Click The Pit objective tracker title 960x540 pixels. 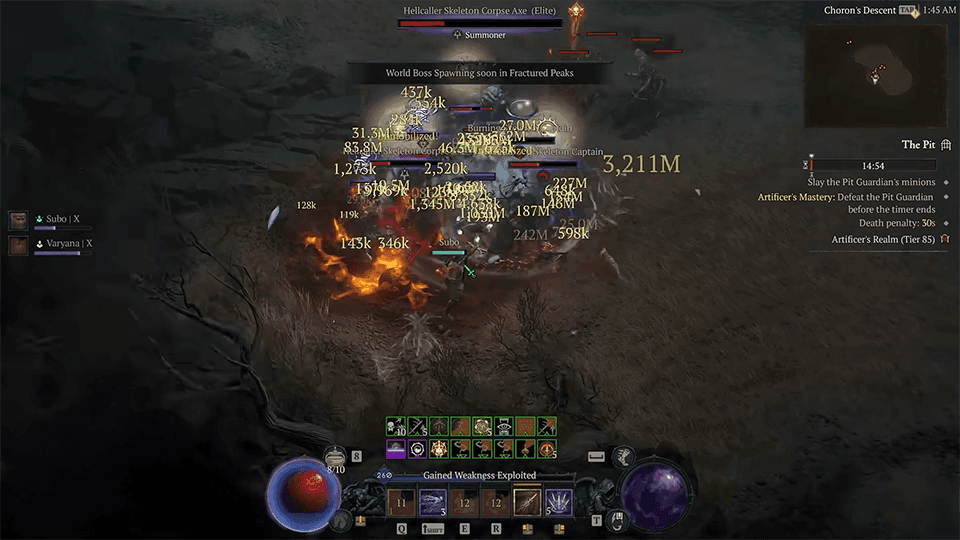917,145
